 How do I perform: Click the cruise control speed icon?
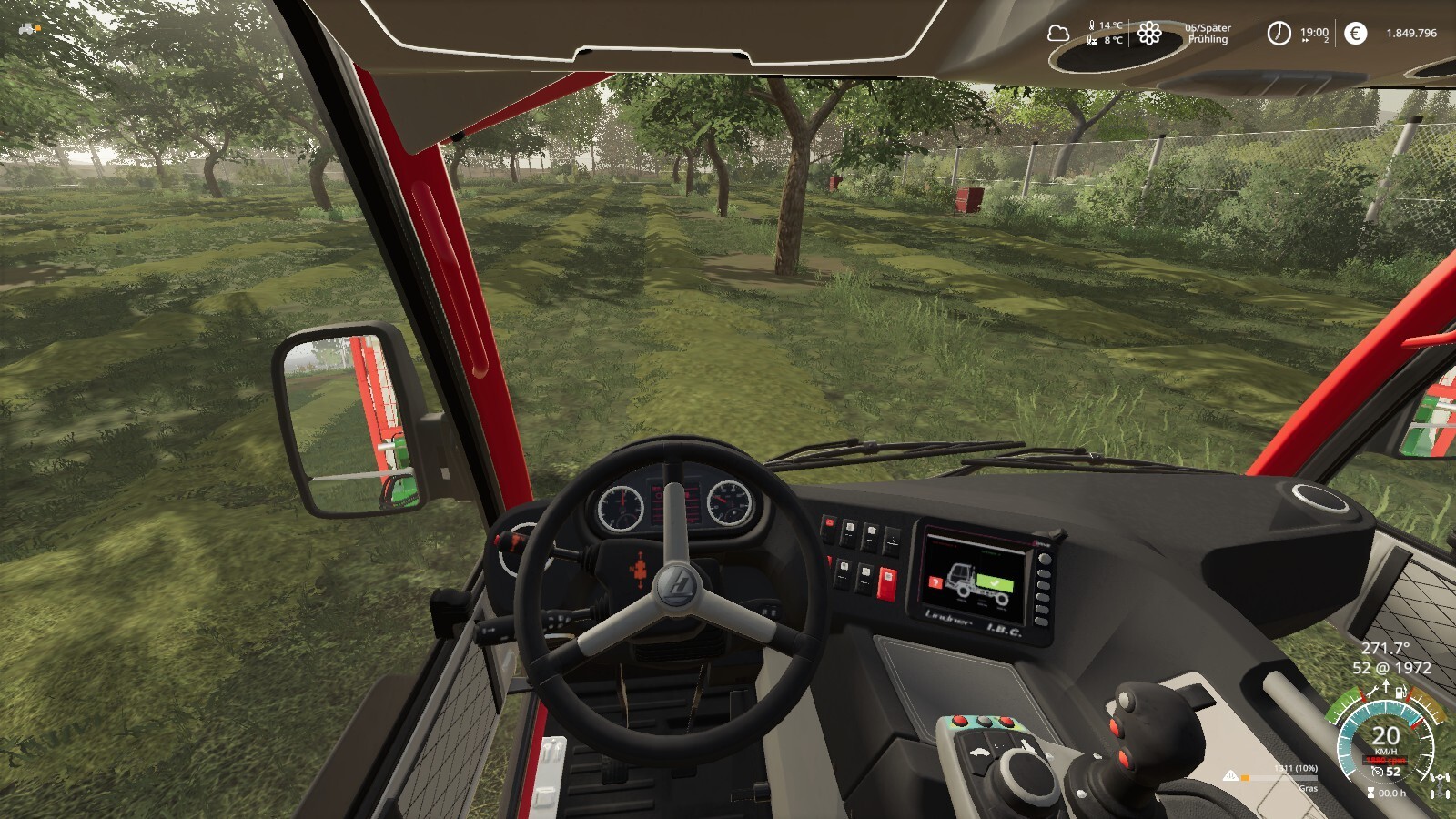pyautogui.click(x=1378, y=772)
